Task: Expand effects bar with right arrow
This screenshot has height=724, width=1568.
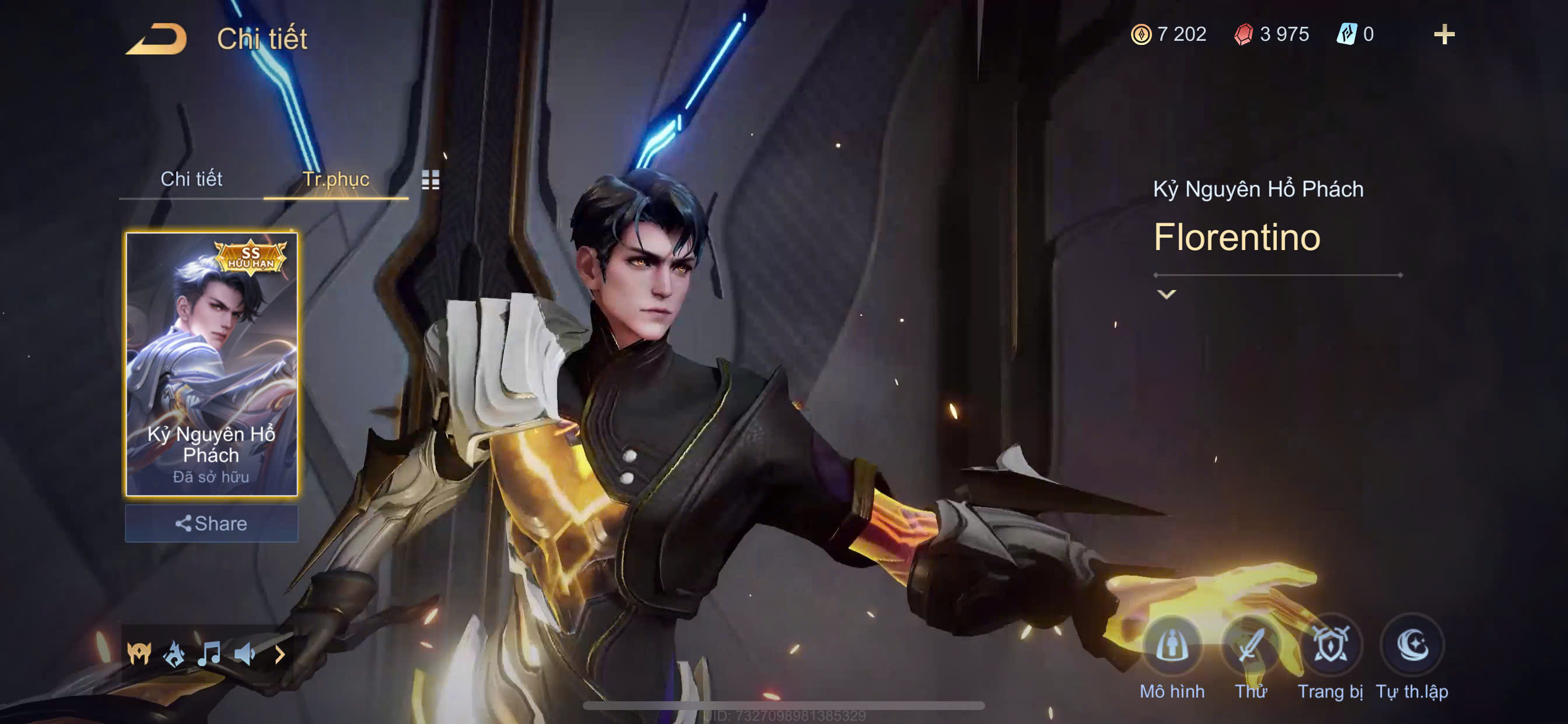Action: click(280, 655)
